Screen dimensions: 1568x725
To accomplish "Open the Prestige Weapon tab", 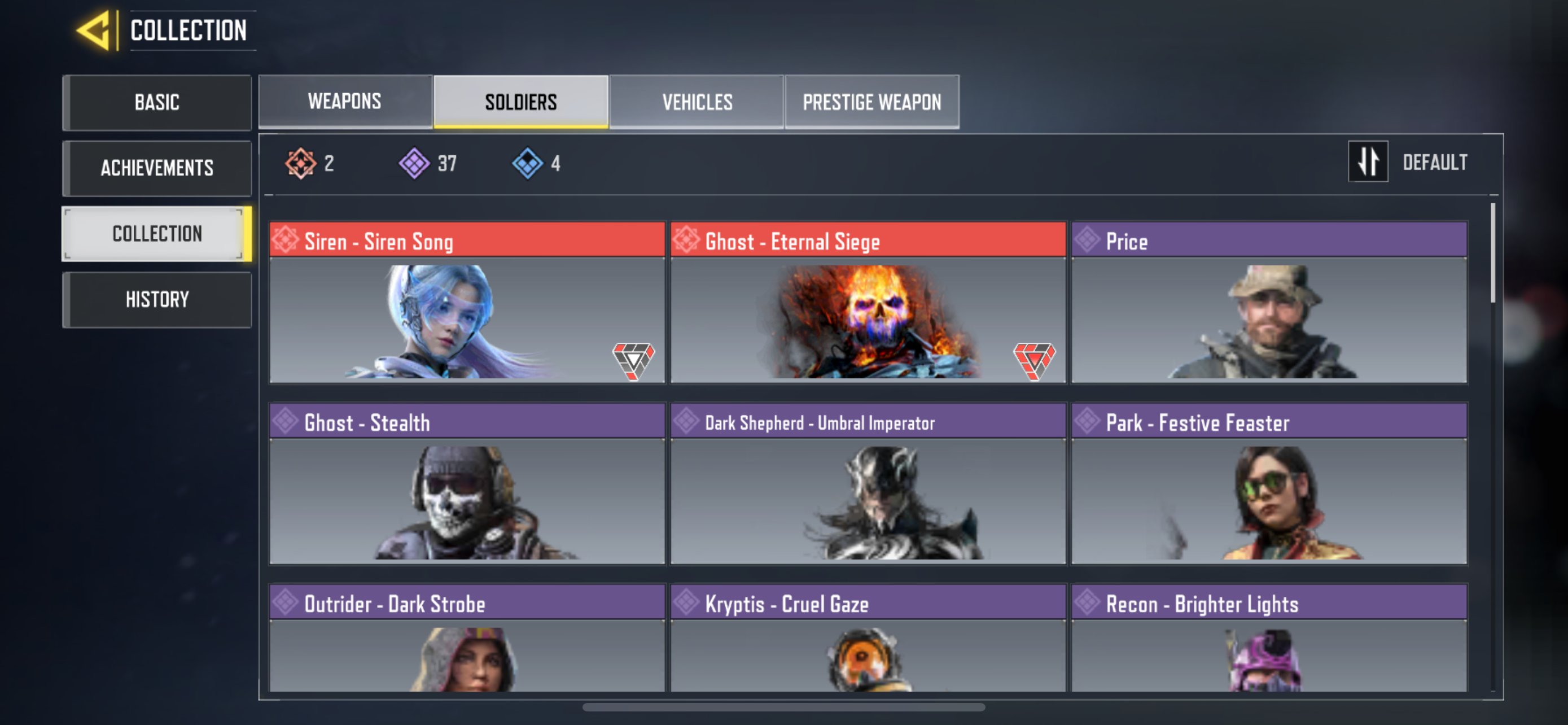I will point(871,101).
